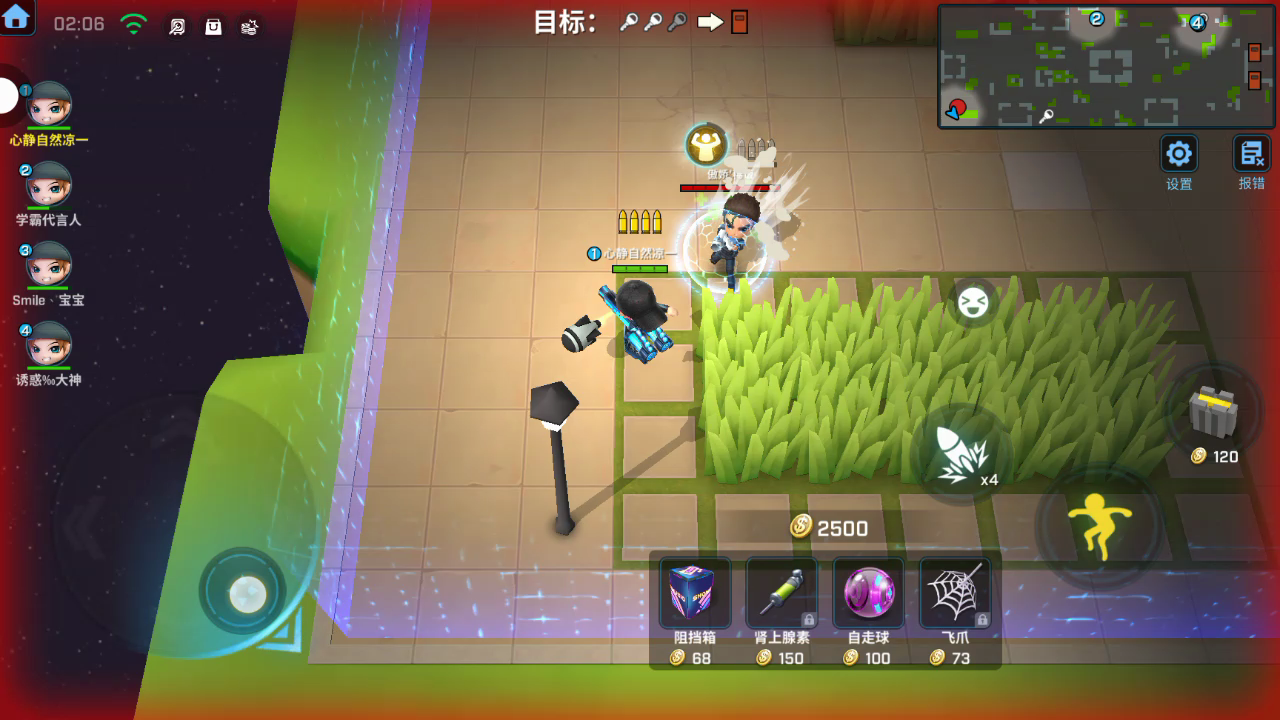1280x720 pixels.
Task: Open the 设置 settings gear
Action: [x=1179, y=154]
